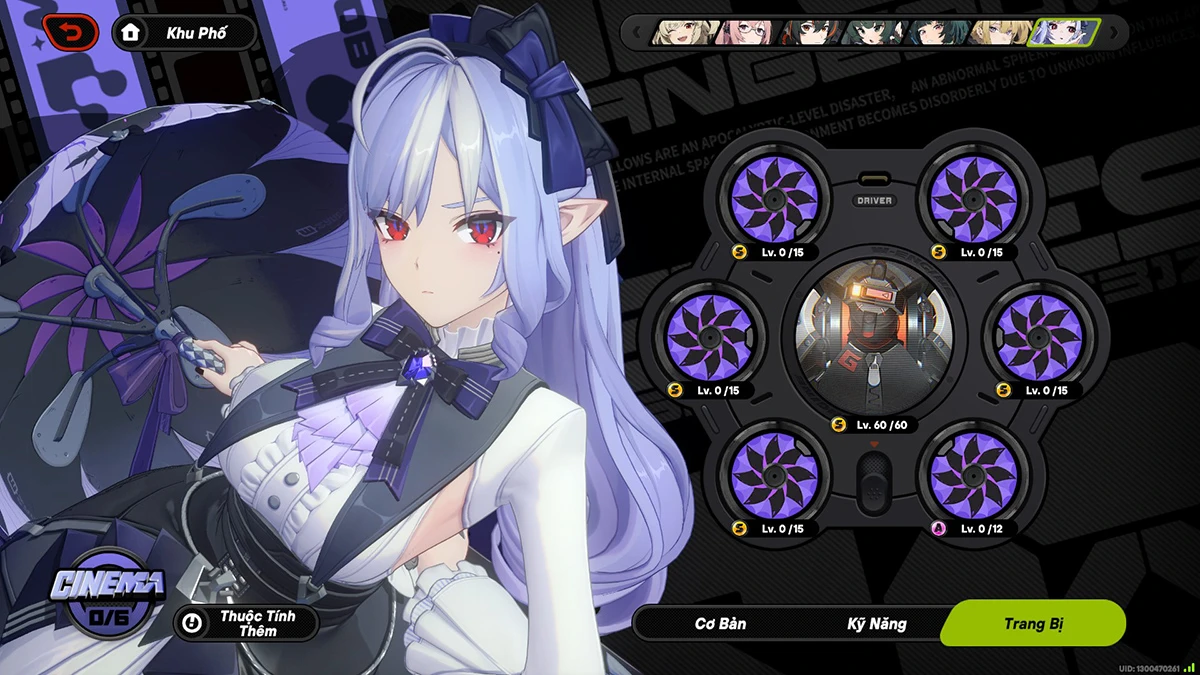Image resolution: width=1200 pixels, height=675 pixels.
Task: Go to Khu Phố home
Action: pos(185,33)
